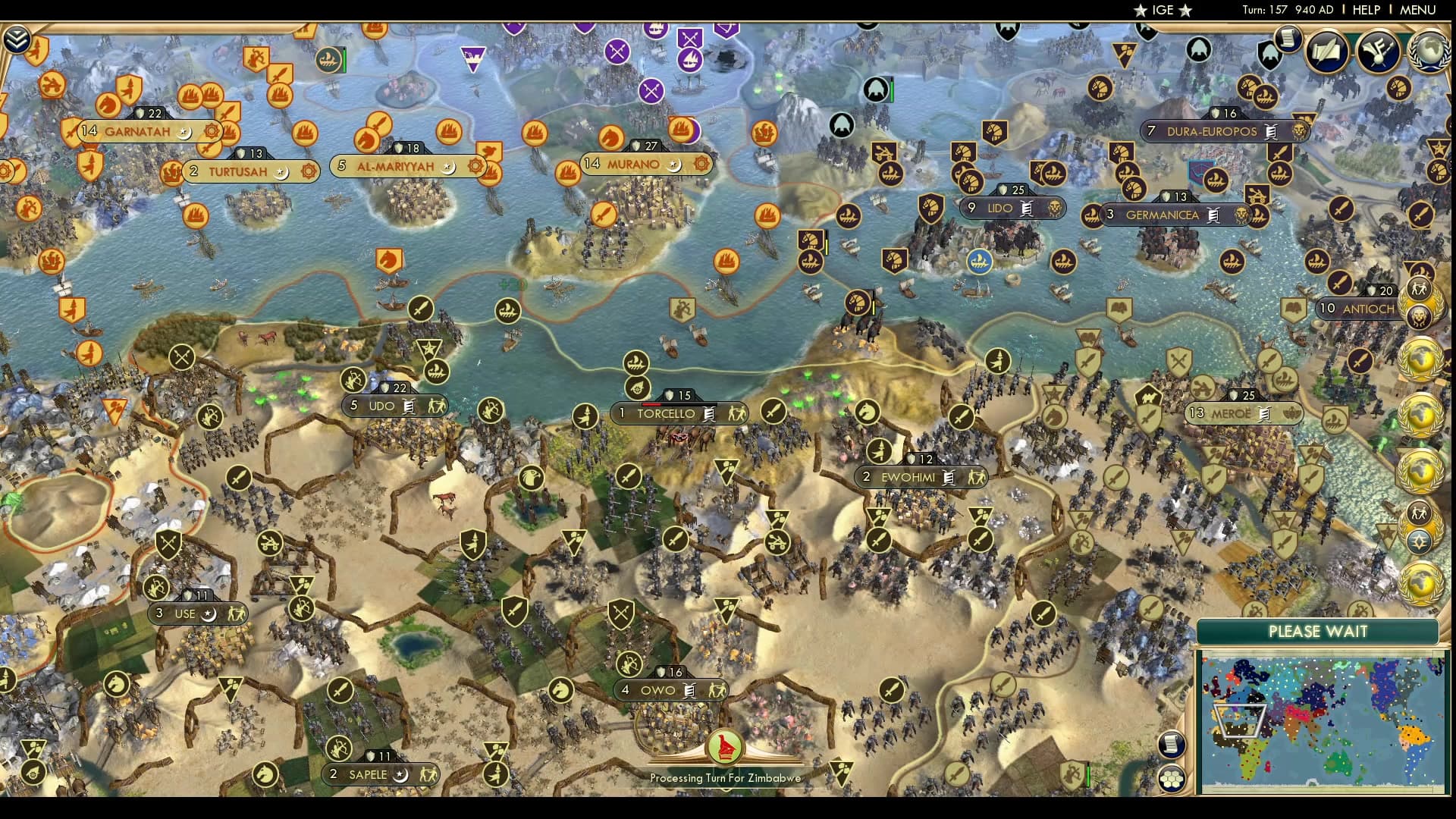This screenshot has height=819, width=1456.
Task: Click the Processing Turn For Zimbabwe progress bar
Action: click(x=724, y=777)
